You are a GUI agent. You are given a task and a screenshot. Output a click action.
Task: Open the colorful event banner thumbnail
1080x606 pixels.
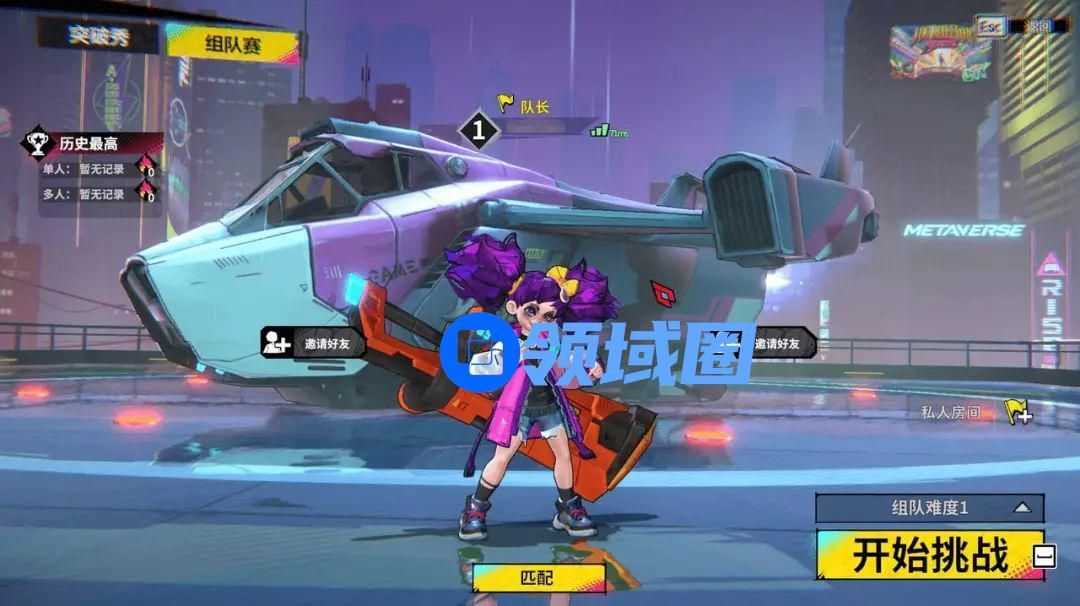coord(940,52)
